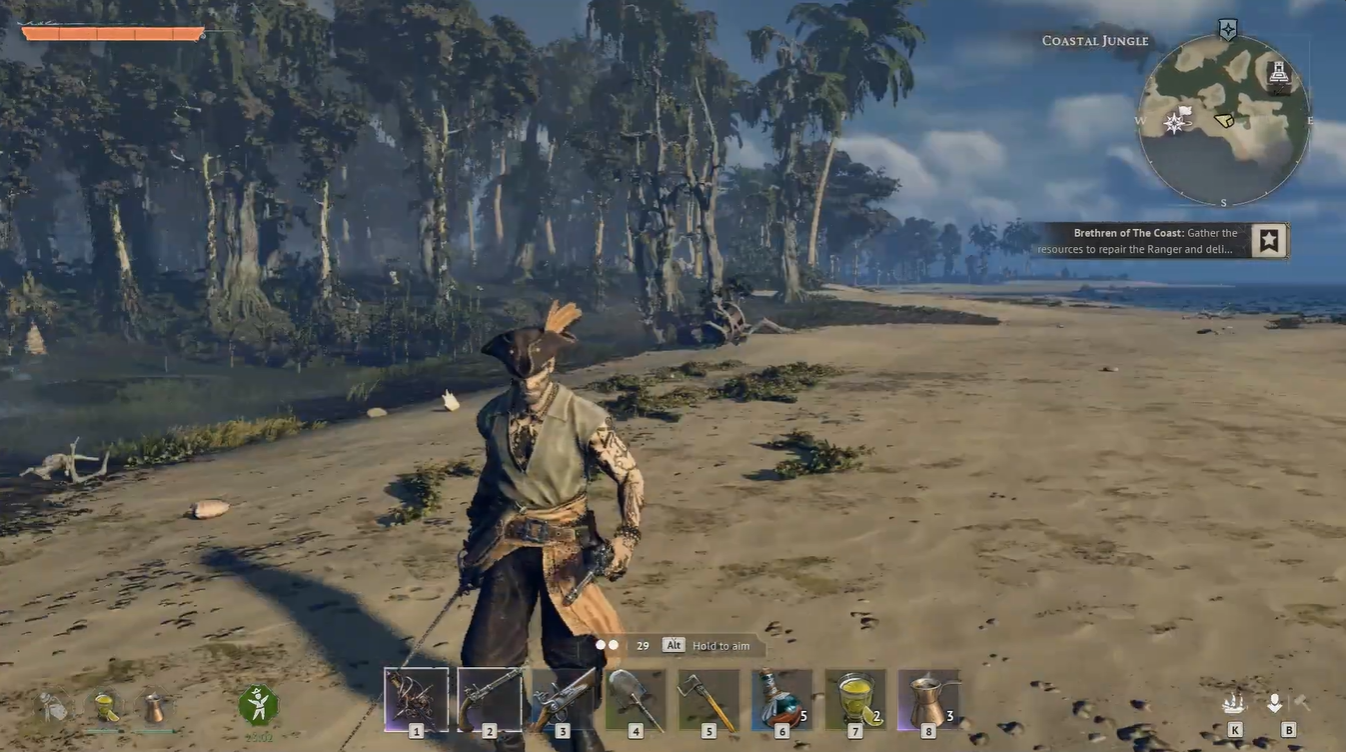Click the green character status buff icon
This screenshot has height=752, width=1346.
point(258,705)
